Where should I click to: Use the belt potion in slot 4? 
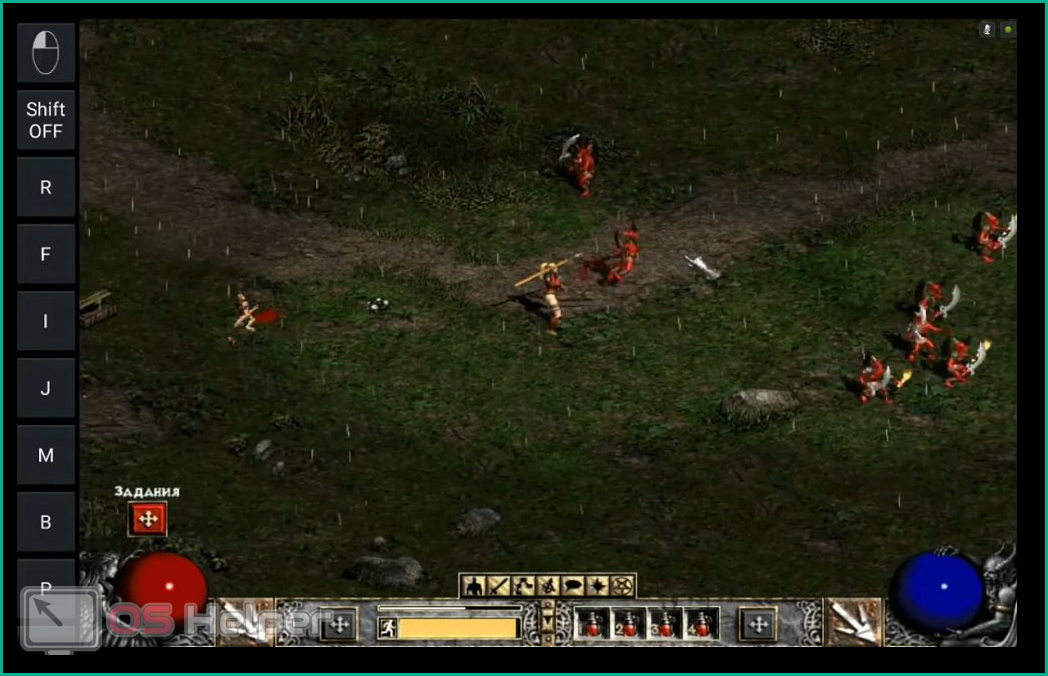[702, 625]
